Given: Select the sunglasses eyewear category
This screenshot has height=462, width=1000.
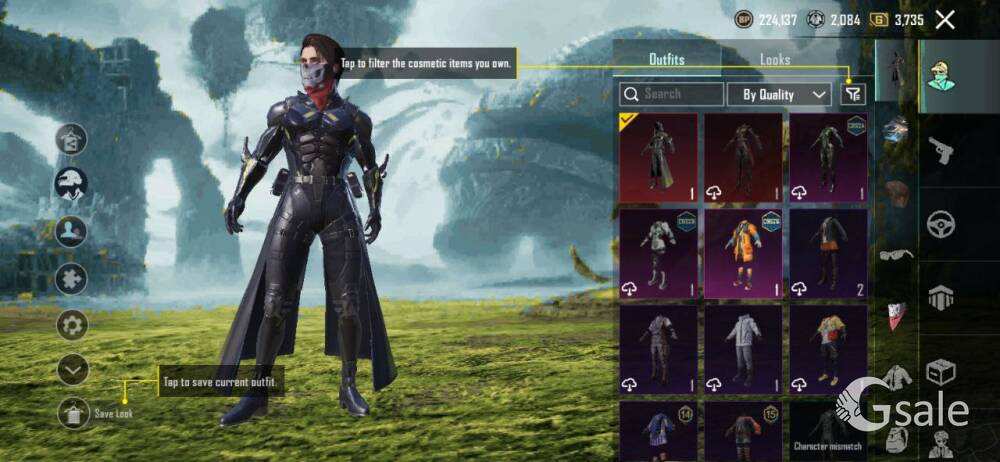Looking at the screenshot, I should (x=897, y=254).
